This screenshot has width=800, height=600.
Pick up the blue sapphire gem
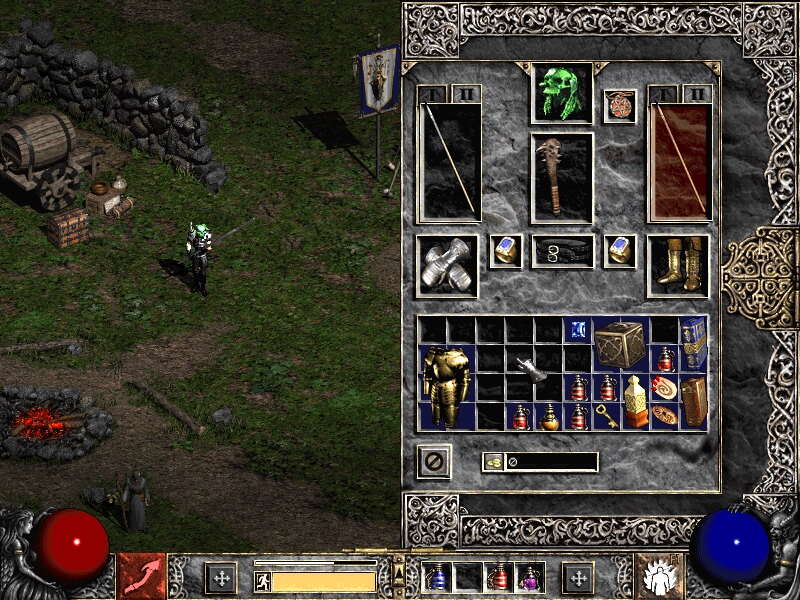point(577,329)
